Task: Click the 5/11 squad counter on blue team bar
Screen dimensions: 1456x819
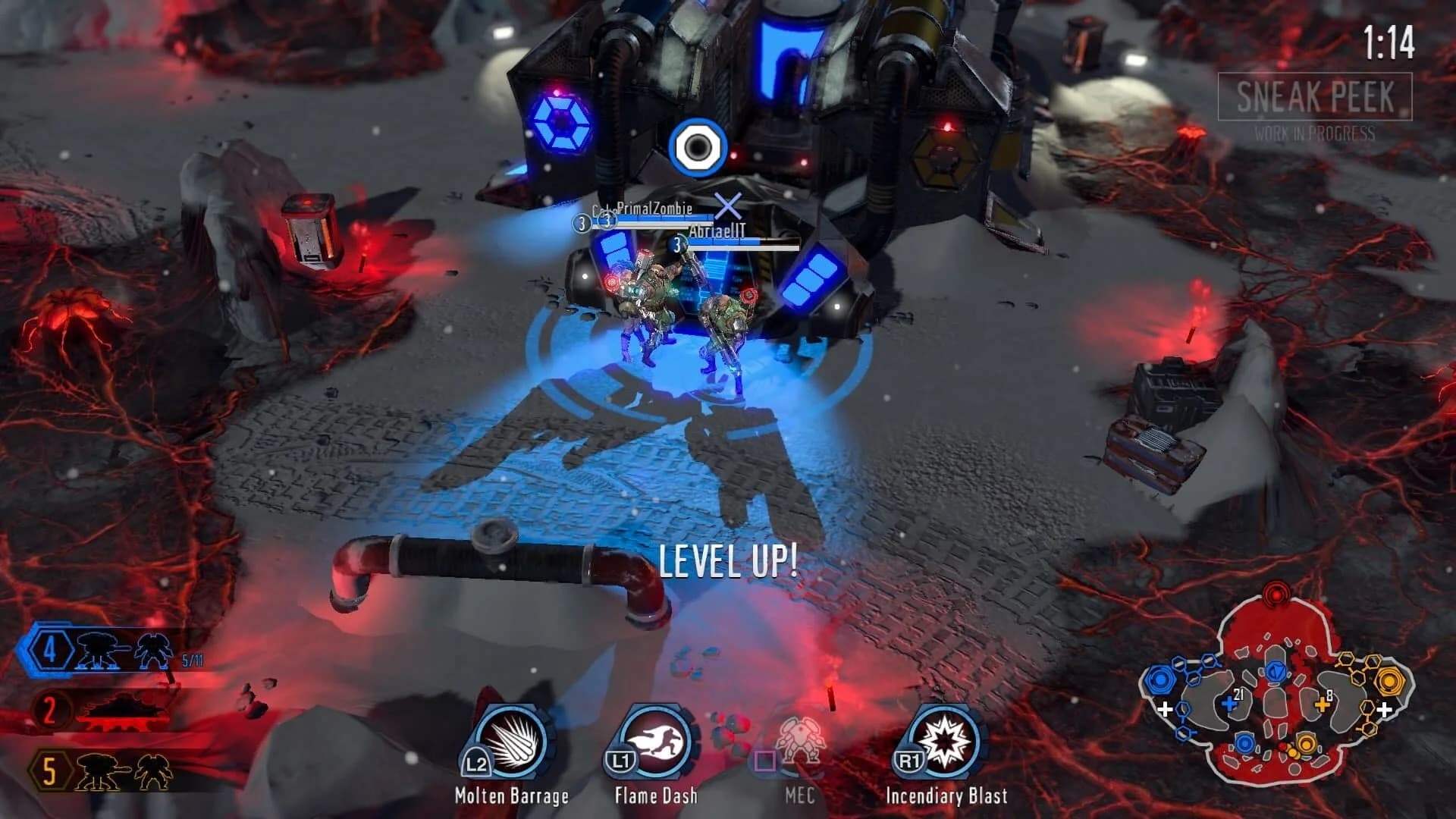Action: [193, 659]
